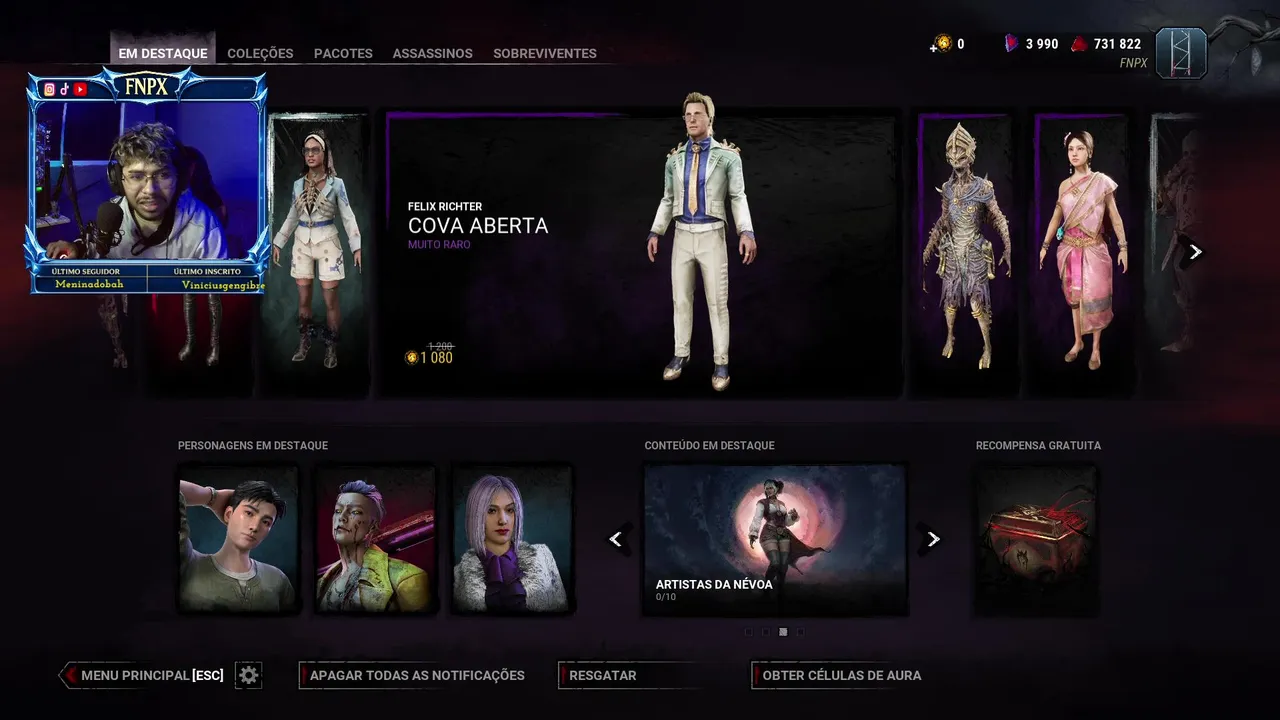View the pink sari outfit
1280x720 pixels.
[1078, 250]
